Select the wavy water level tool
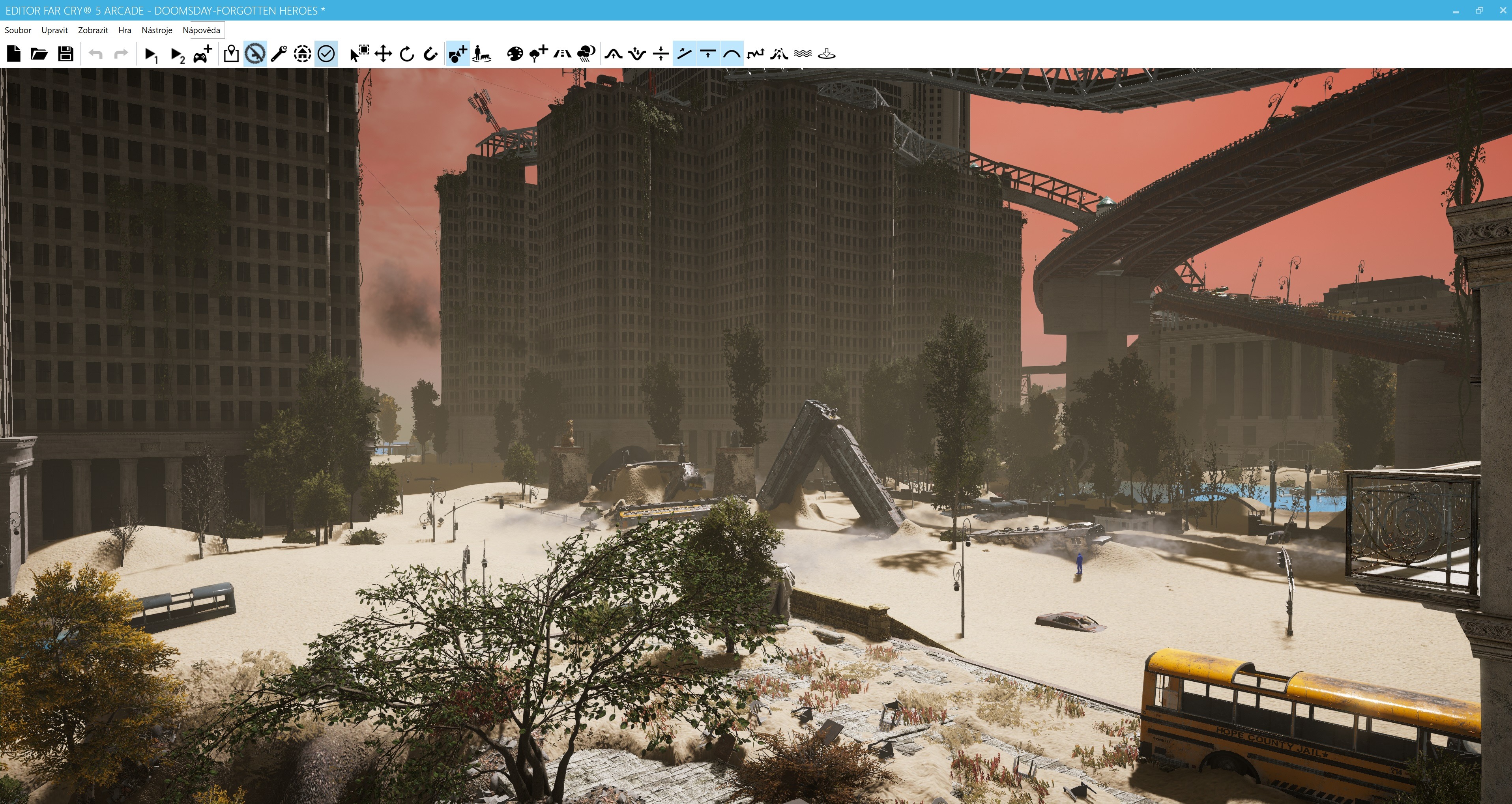1512x804 pixels. 803,54
